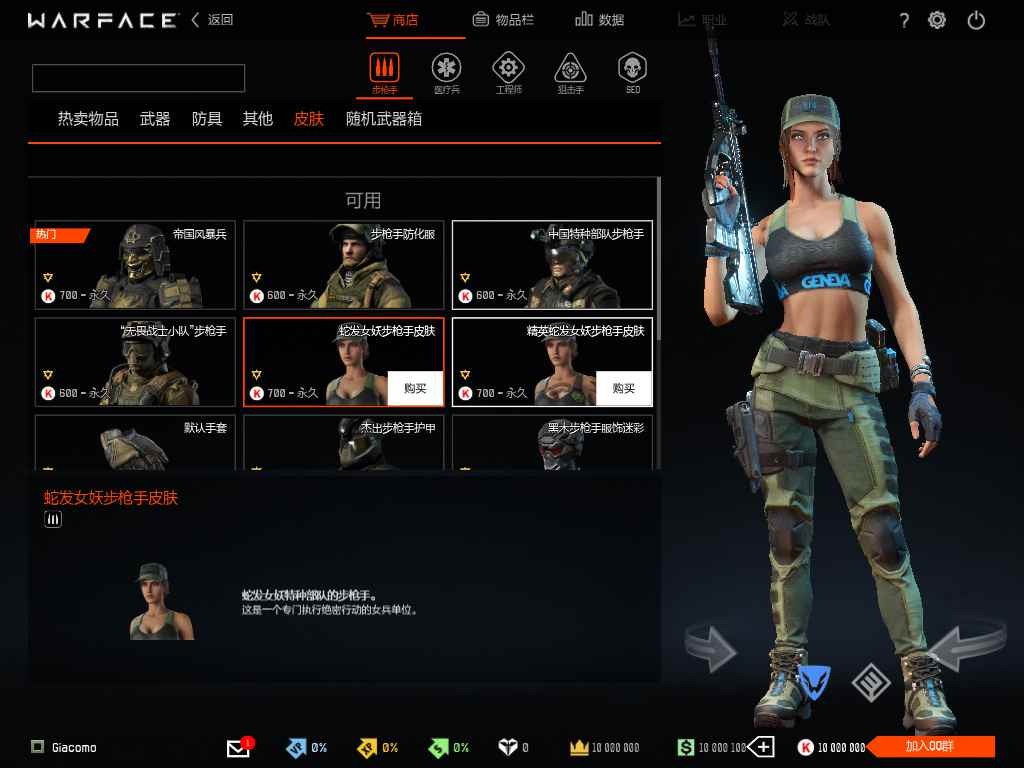Select the 中国特种部队步枪手 skin tile
Viewport: 1024px width, 768px height.
(552, 265)
